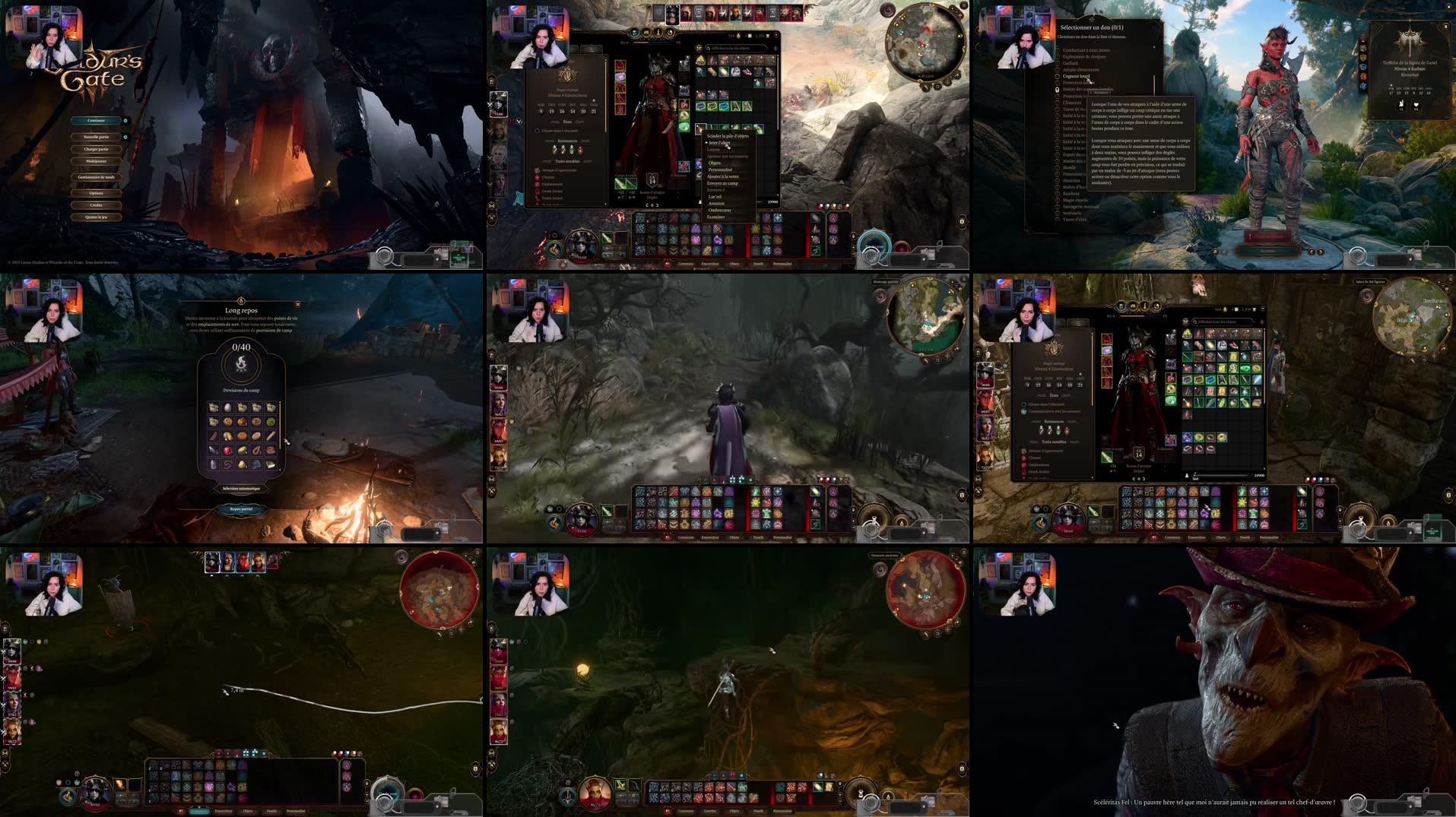
Task: Expand the Traits notables section
Action: [x=567, y=162]
